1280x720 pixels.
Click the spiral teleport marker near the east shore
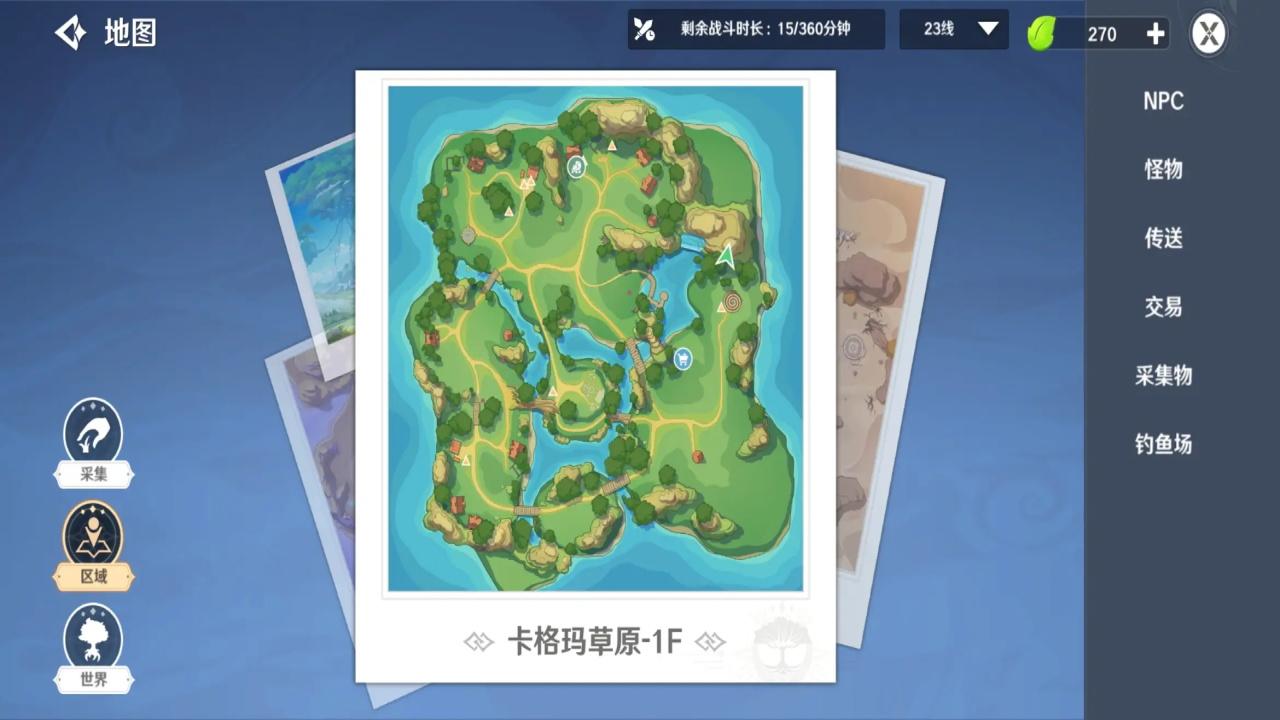pyautogui.click(x=732, y=302)
